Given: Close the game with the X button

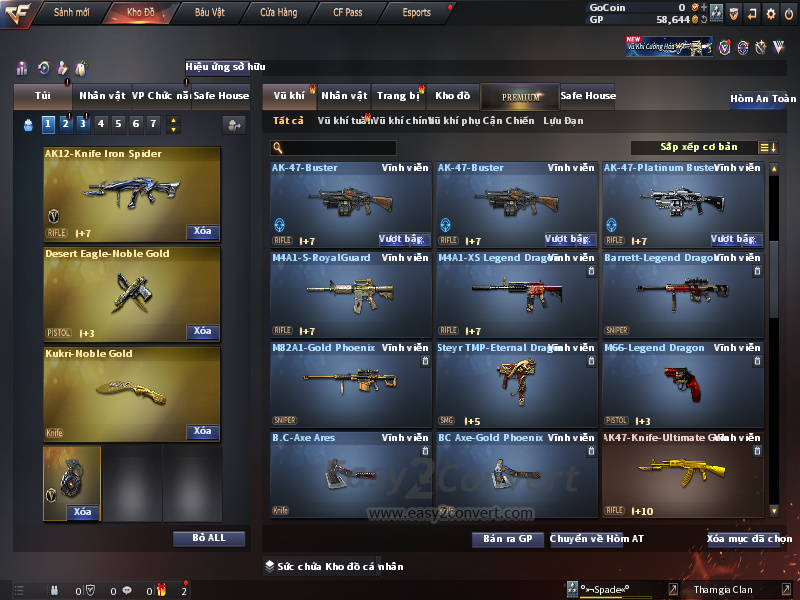Looking at the screenshot, I should pyautogui.click(x=789, y=13).
